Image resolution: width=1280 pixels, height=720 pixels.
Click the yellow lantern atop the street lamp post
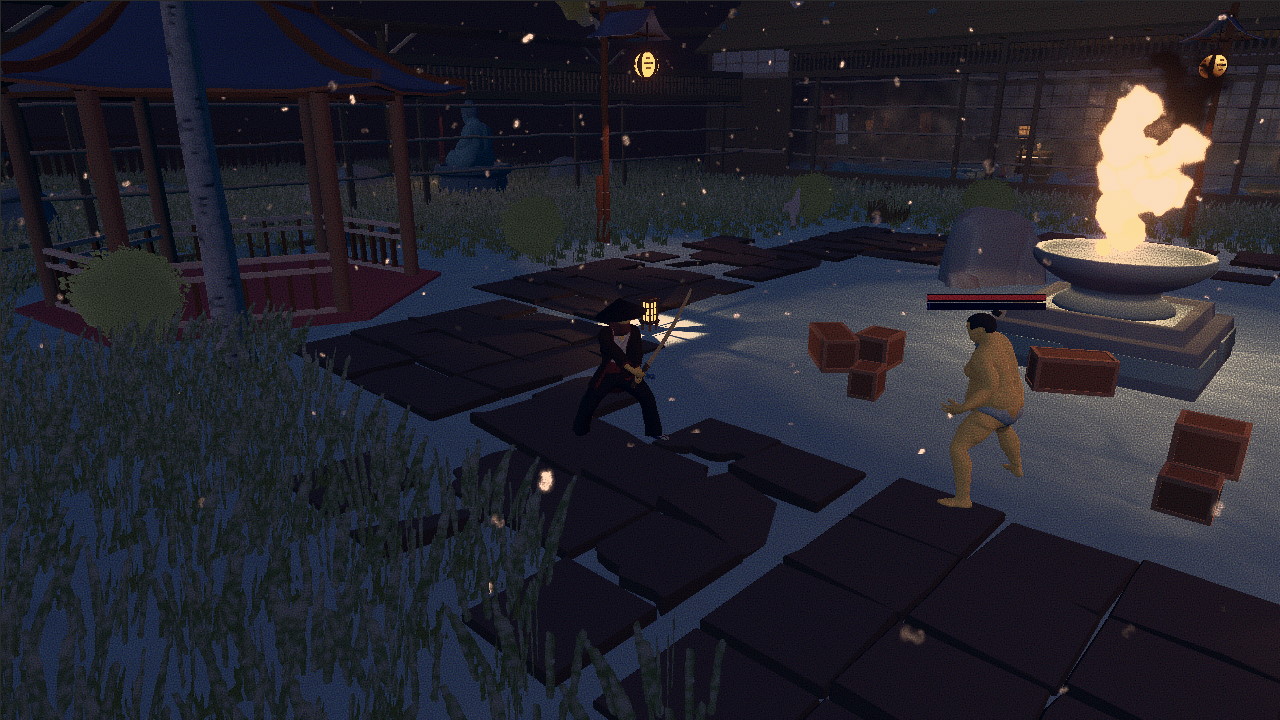click(645, 55)
